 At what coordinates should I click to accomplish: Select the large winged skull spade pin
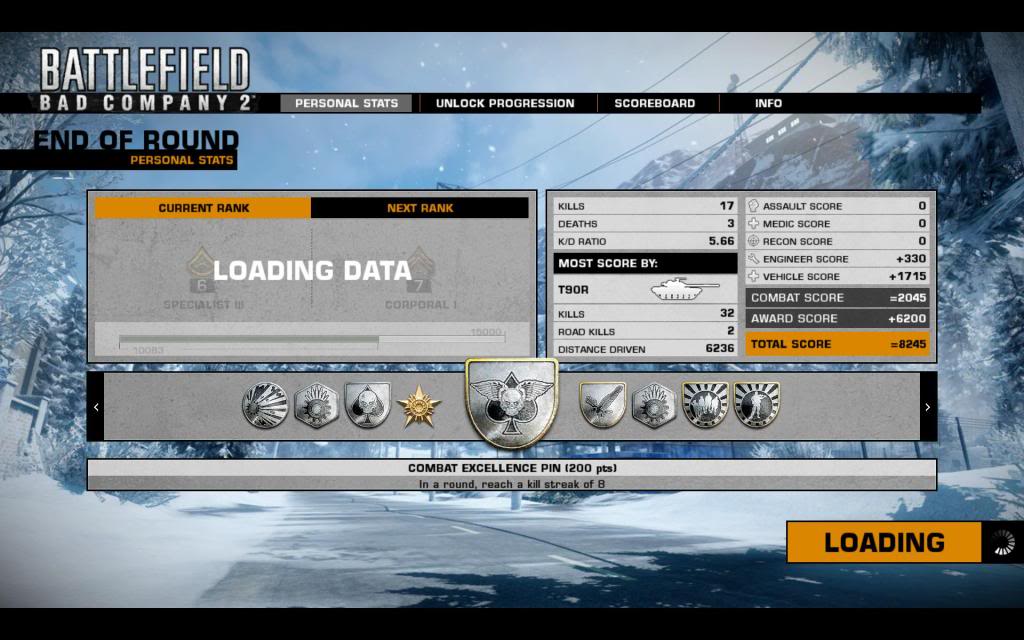512,403
